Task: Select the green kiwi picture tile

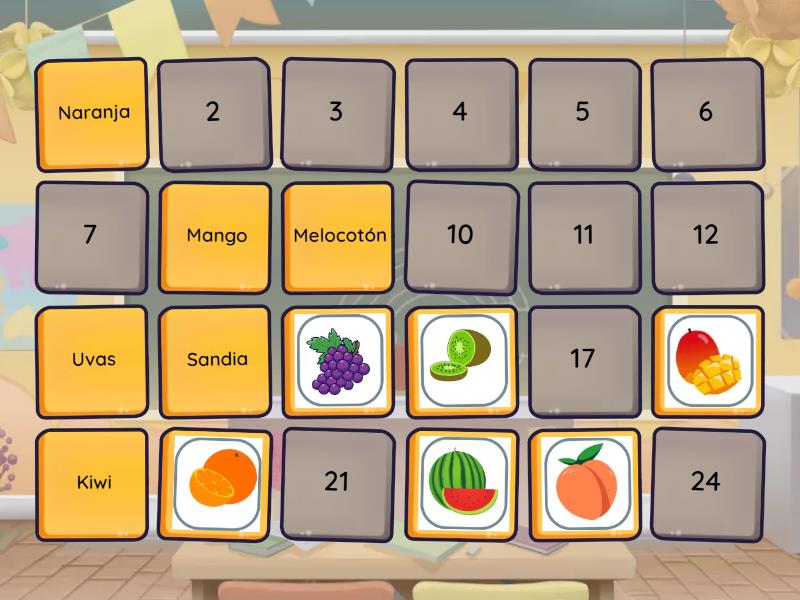Action: tap(461, 360)
